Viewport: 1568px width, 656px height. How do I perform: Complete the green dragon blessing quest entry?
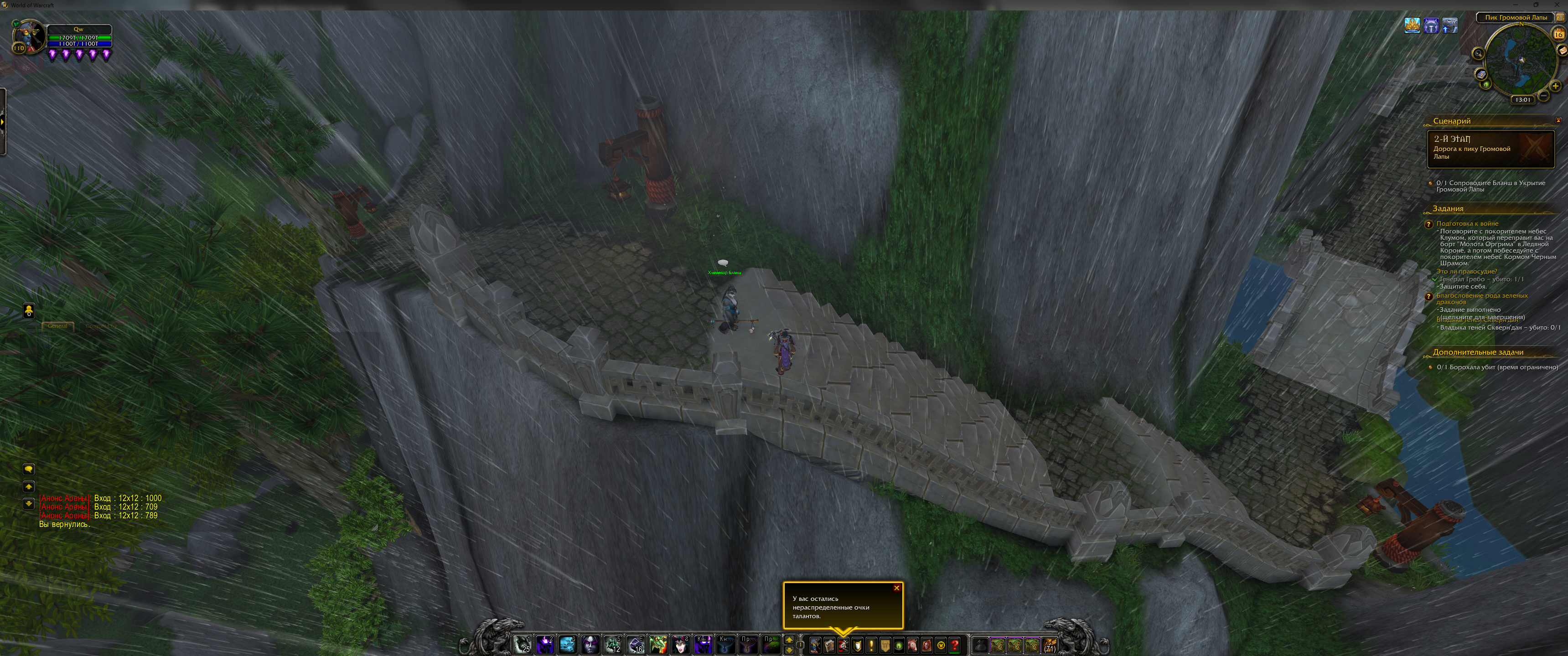[x=1481, y=299]
